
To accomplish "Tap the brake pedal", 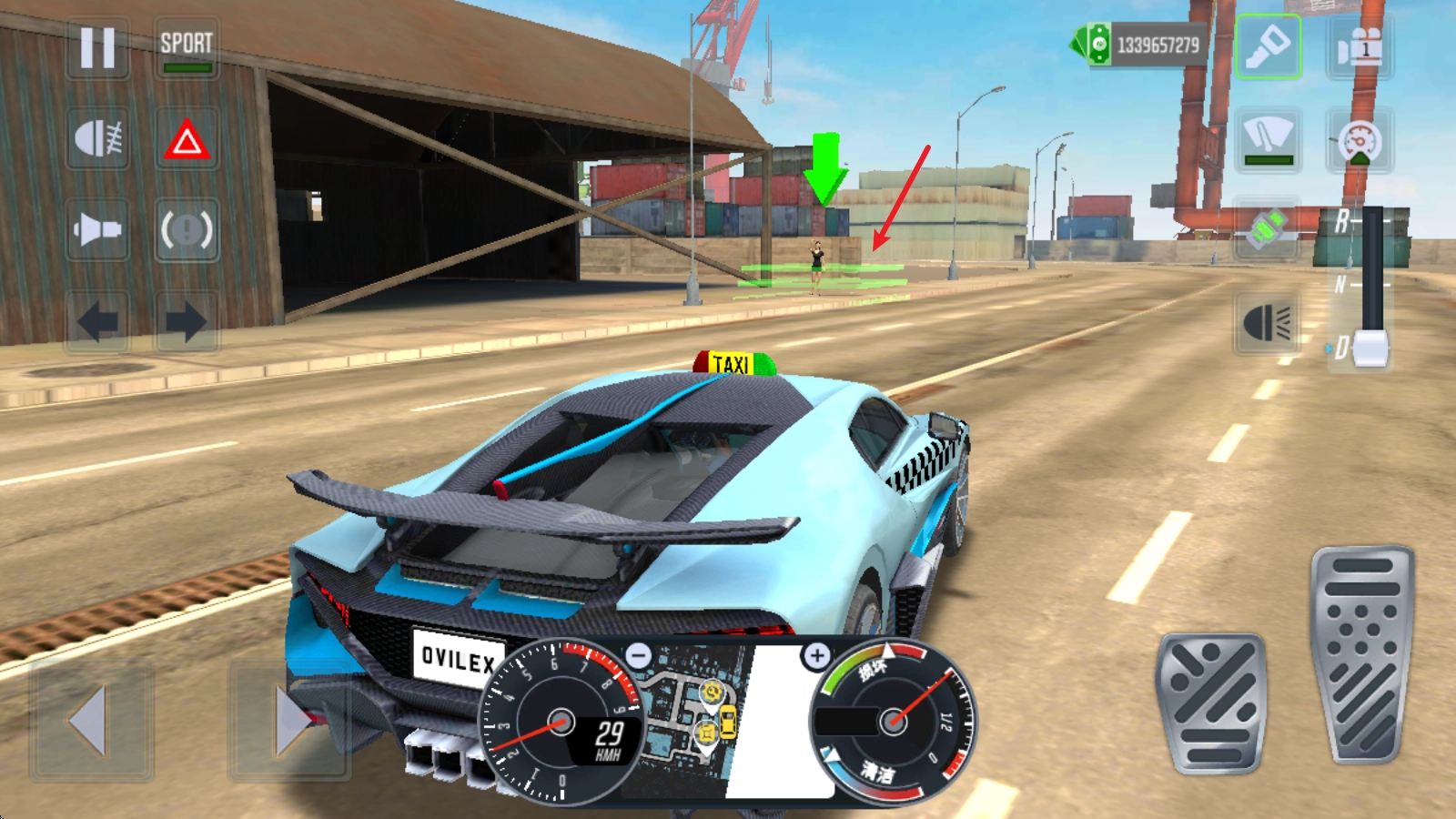I will 1211,703.
